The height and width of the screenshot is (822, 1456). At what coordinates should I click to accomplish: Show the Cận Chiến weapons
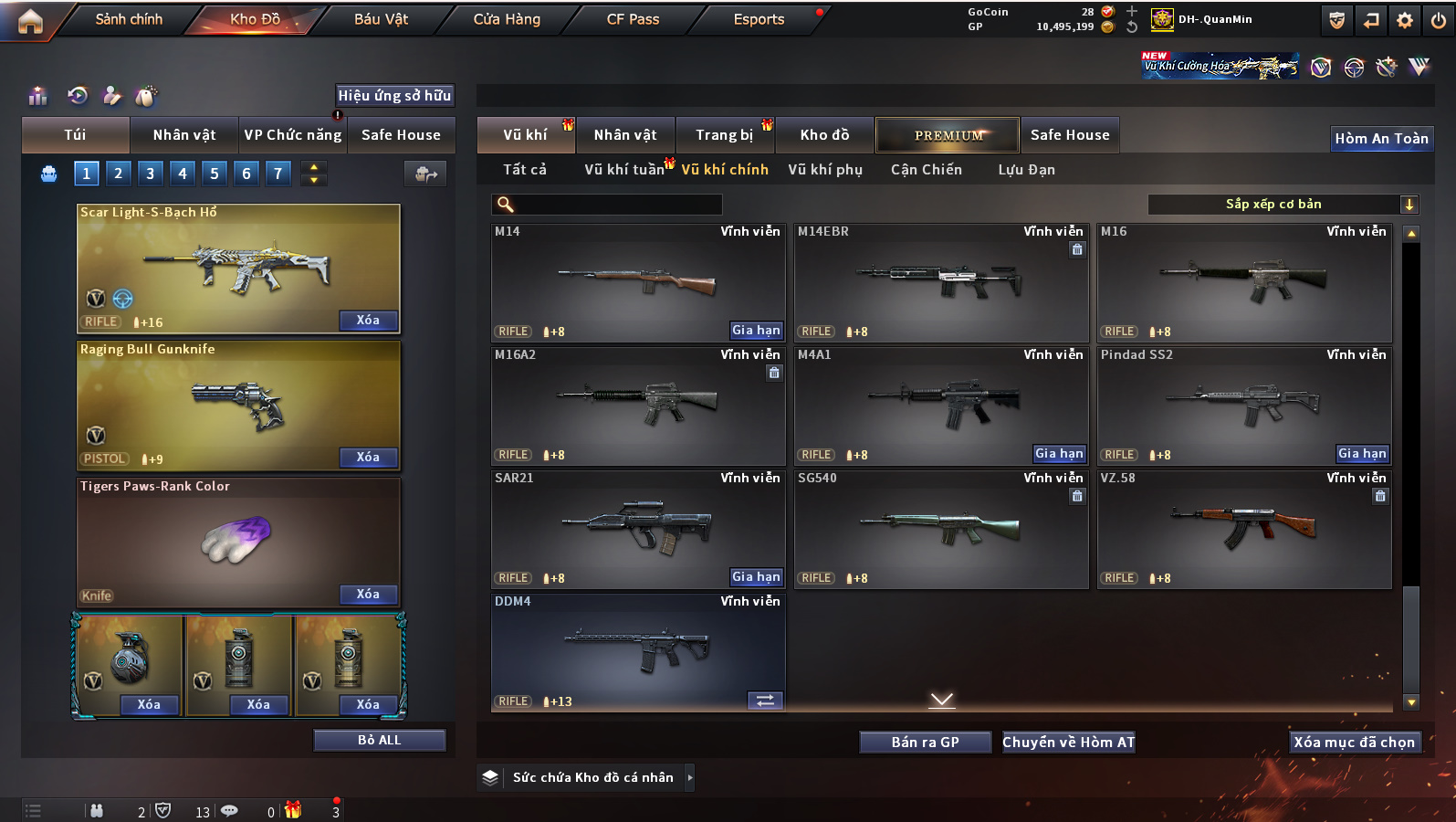click(x=926, y=170)
